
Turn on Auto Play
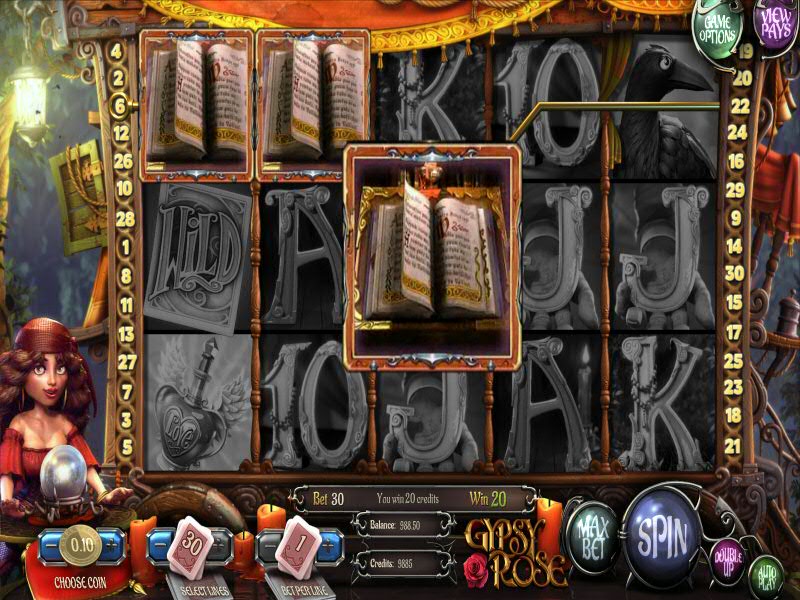tap(765, 573)
